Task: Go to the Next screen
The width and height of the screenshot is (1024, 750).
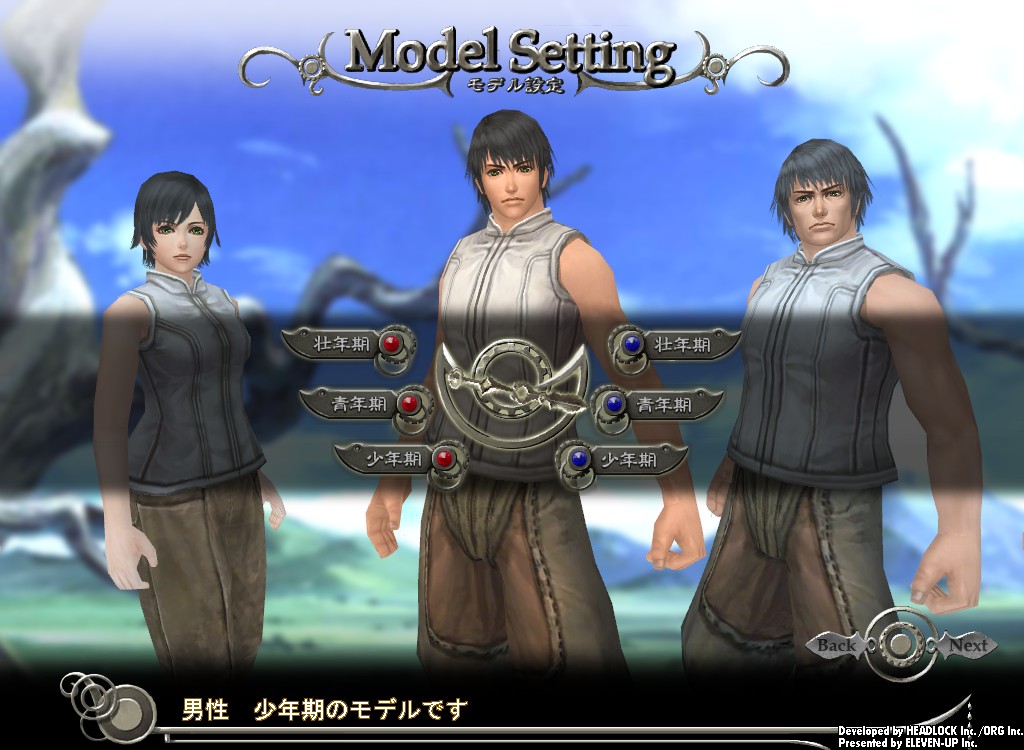Action: point(967,645)
